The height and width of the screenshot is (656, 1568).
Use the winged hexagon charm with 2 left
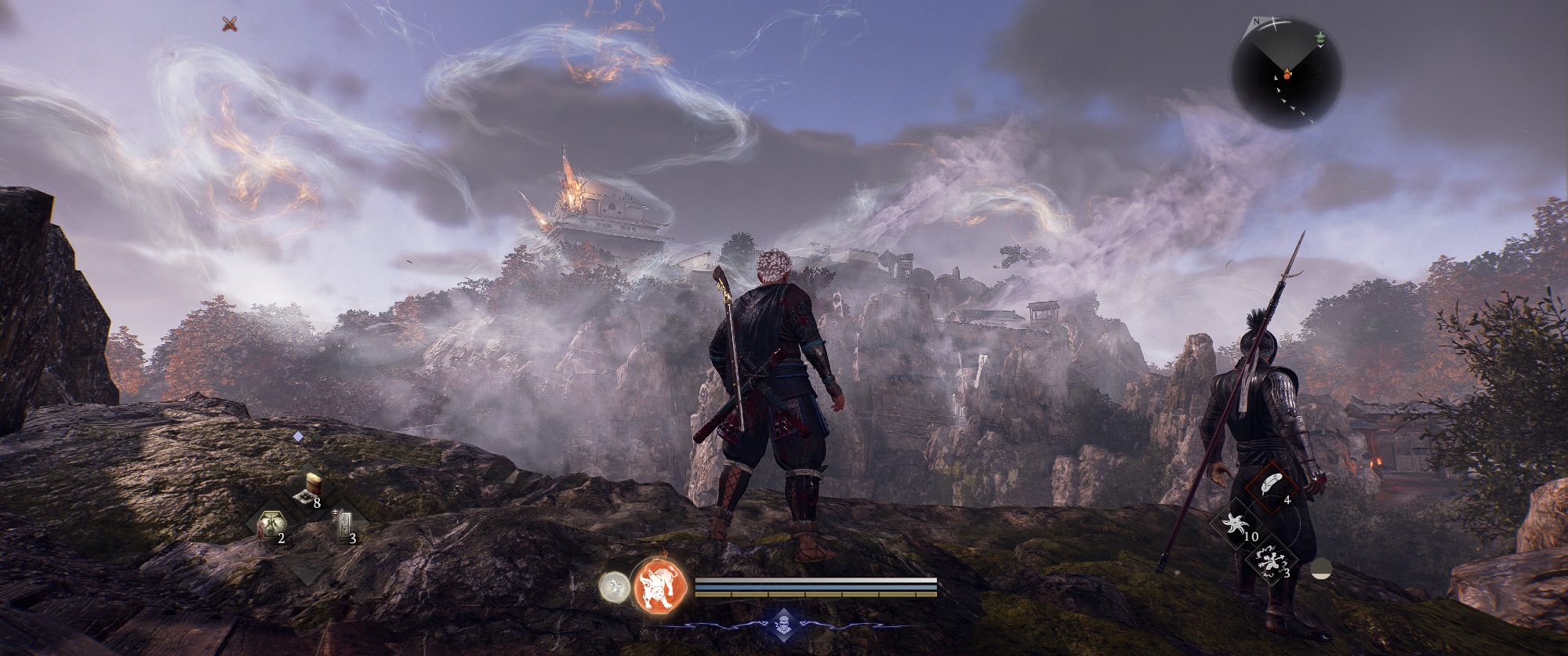270,524
